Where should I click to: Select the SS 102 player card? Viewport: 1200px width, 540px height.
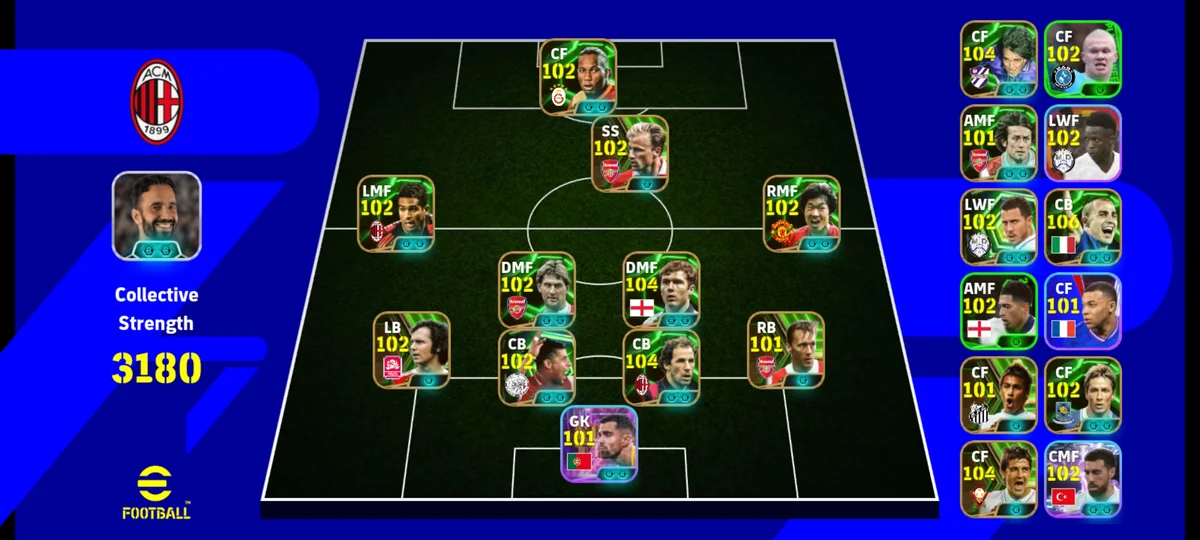pyautogui.click(x=629, y=155)
